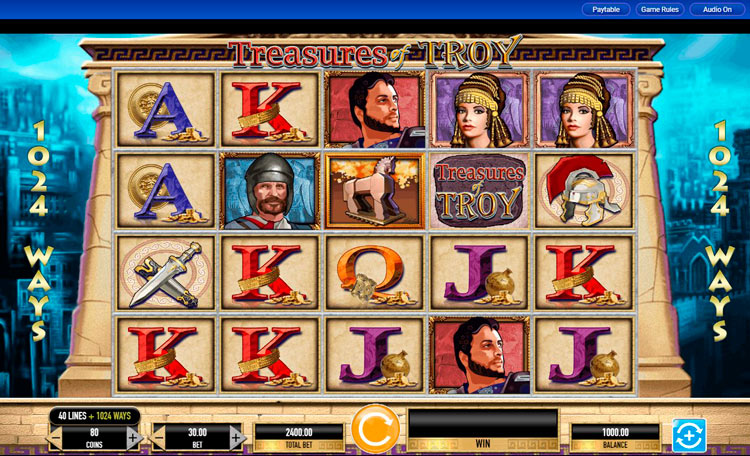750x456 pixels.
Task: Open the Paytable
Action: point(606,9)
